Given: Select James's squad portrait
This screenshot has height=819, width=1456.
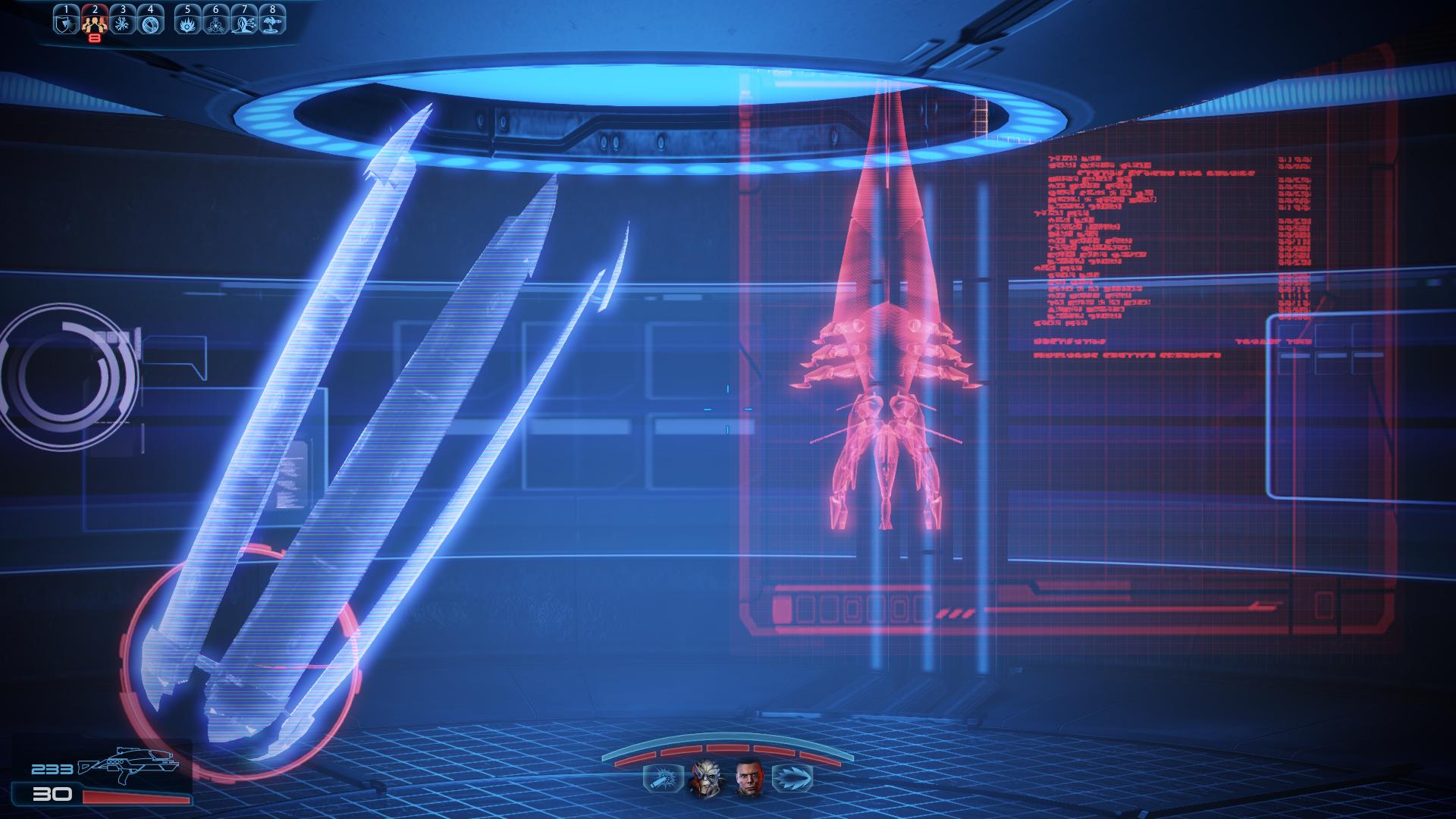Looking at the screenshot, I should 748,778.
